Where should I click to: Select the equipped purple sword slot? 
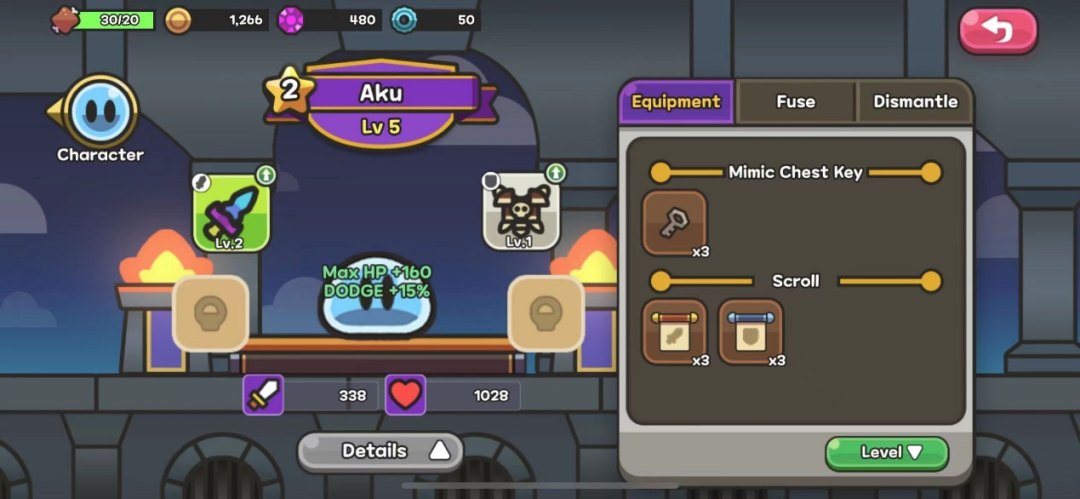(x=231, y=212)
